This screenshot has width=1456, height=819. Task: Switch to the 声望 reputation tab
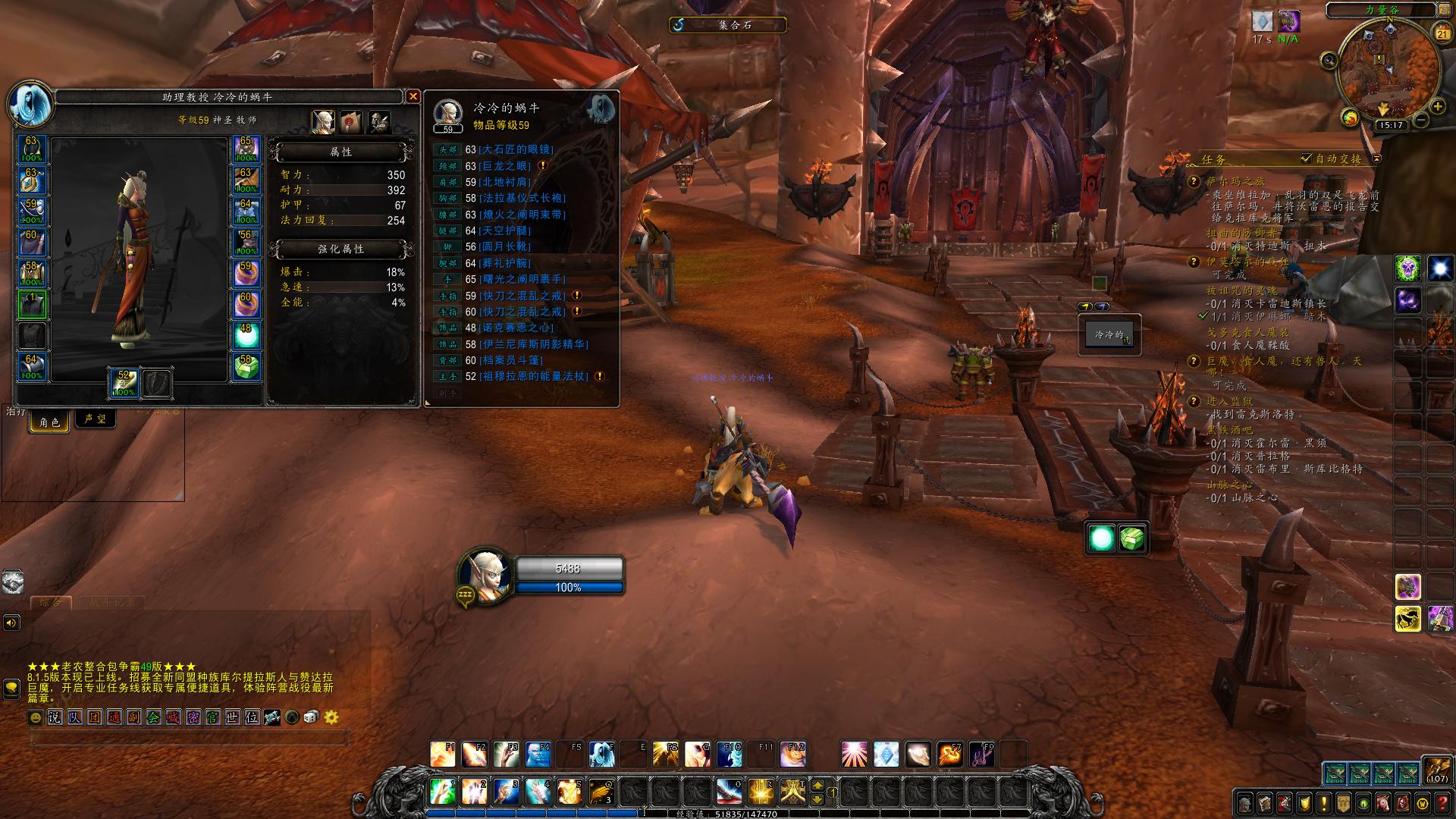click(95, 419)
